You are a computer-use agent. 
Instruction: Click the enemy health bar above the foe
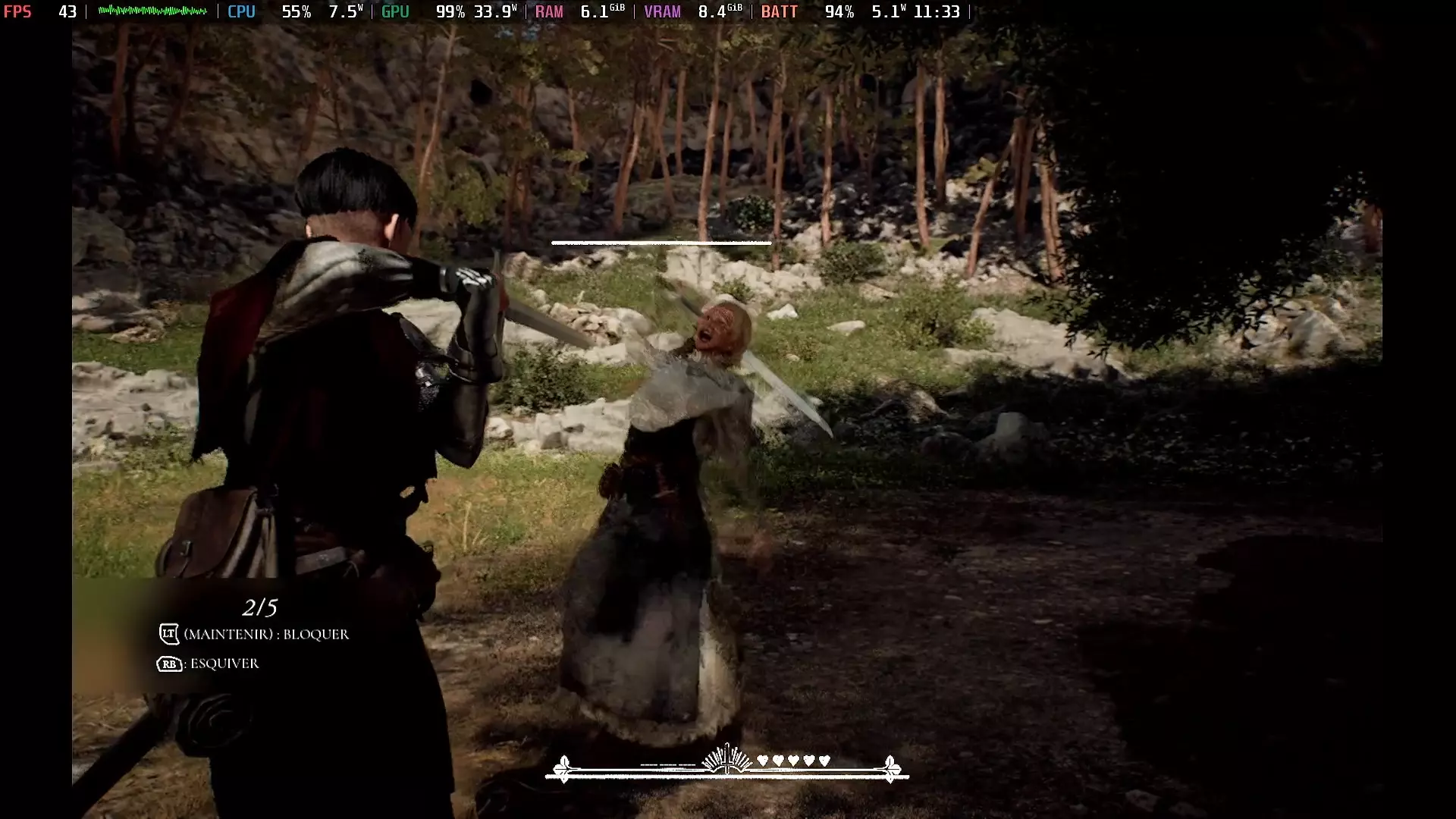pyautogui.click(x=660, y=244)
